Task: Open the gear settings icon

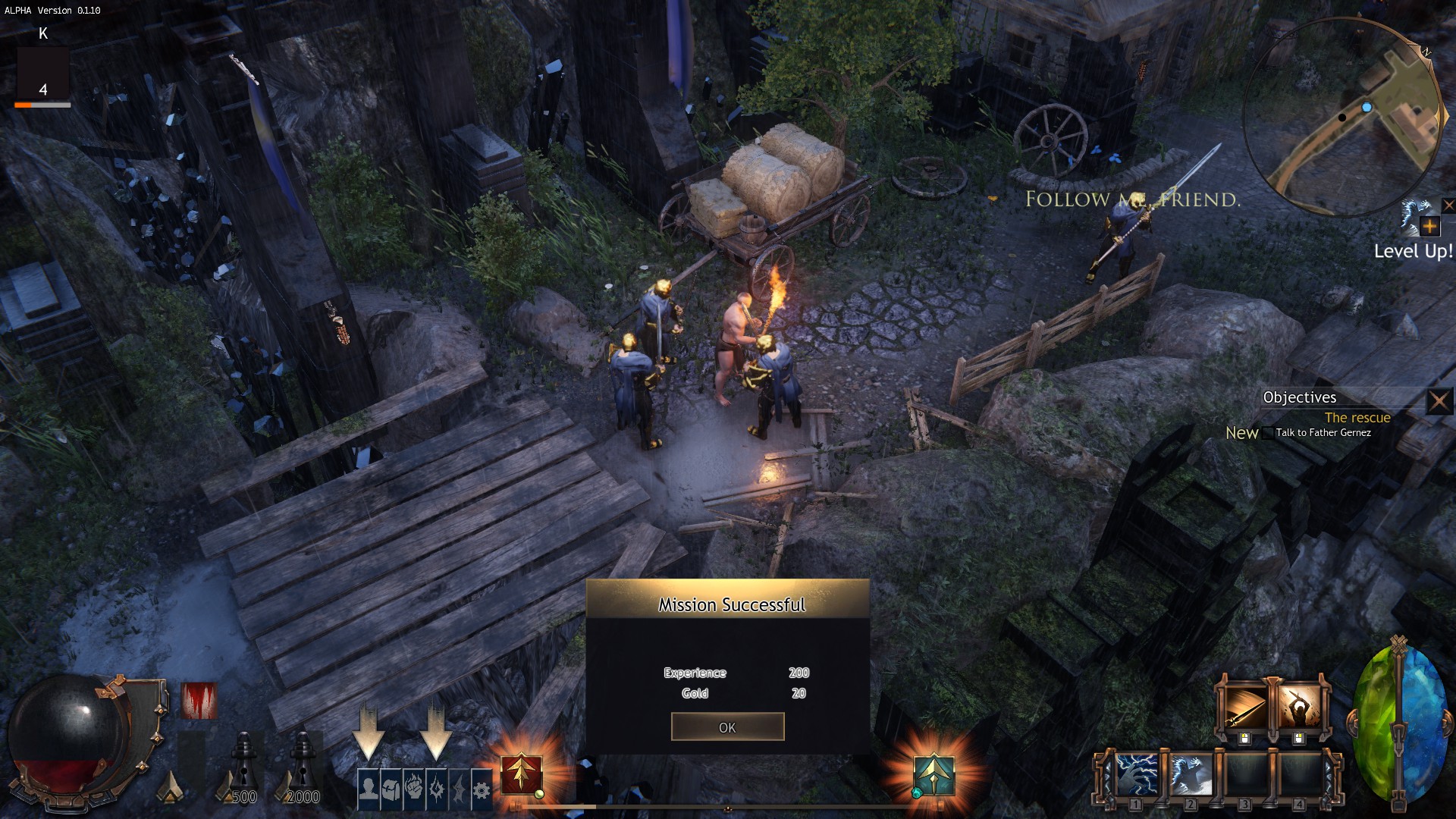Action: 482,790
